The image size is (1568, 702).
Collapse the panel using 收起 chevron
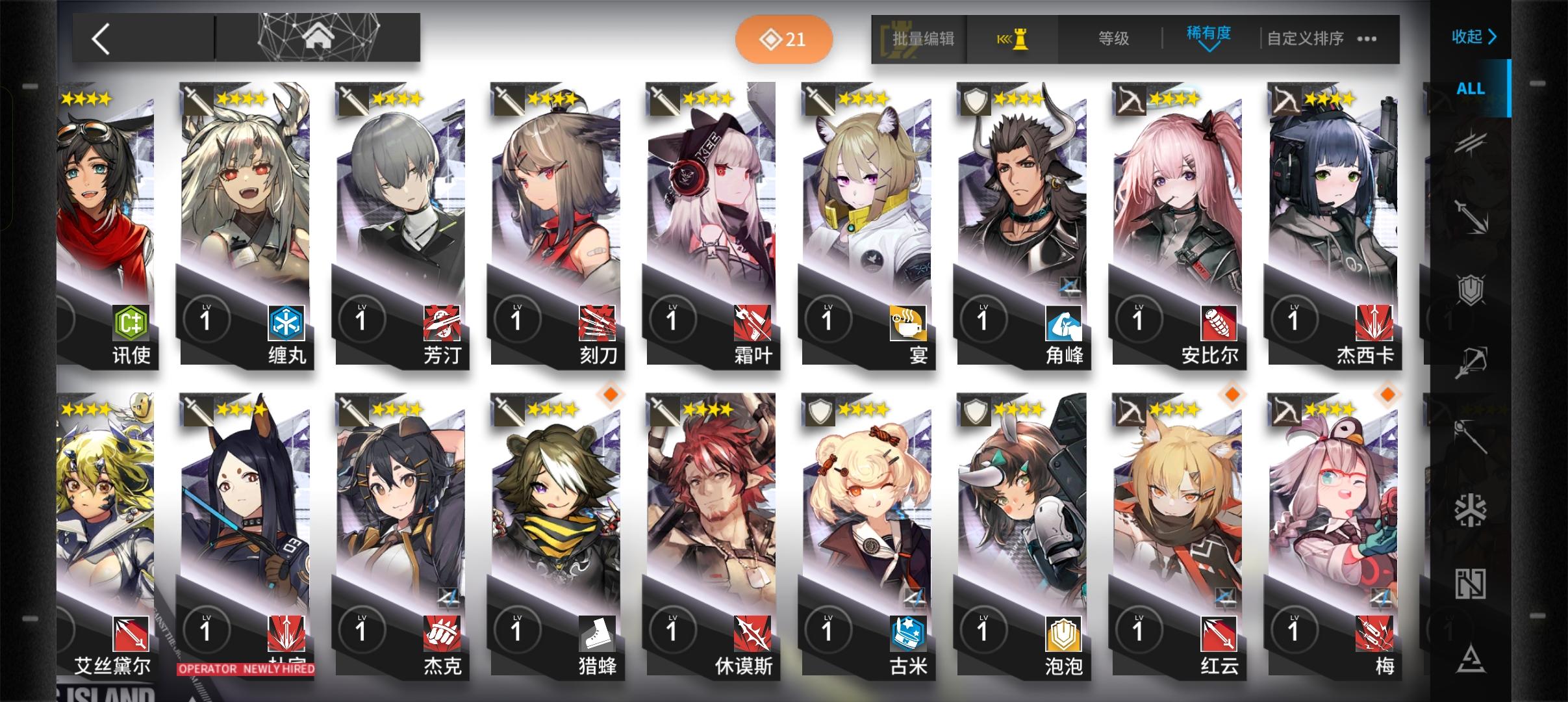[x=1474, y=38]
